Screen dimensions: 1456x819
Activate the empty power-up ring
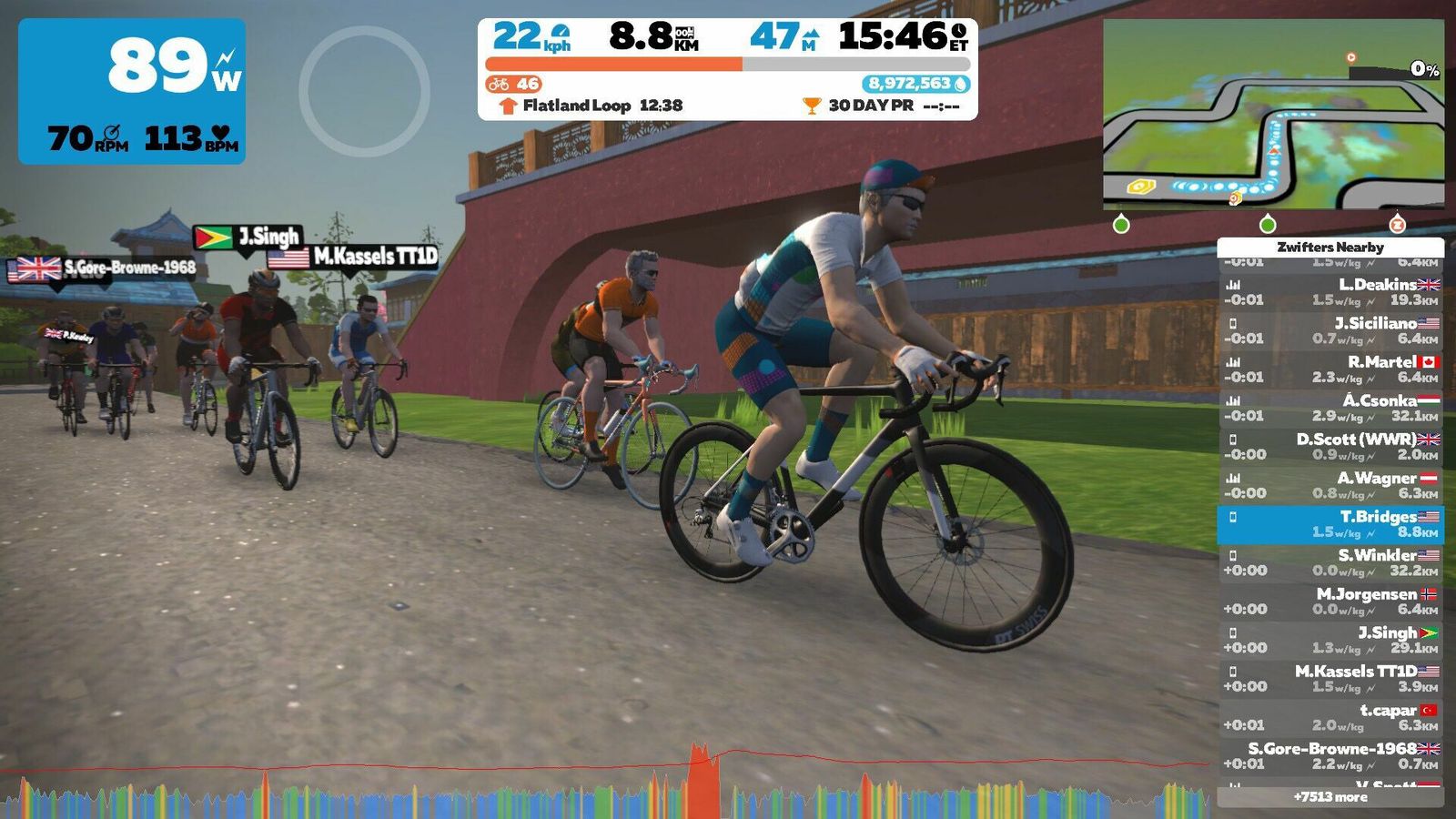click(364, 91)
